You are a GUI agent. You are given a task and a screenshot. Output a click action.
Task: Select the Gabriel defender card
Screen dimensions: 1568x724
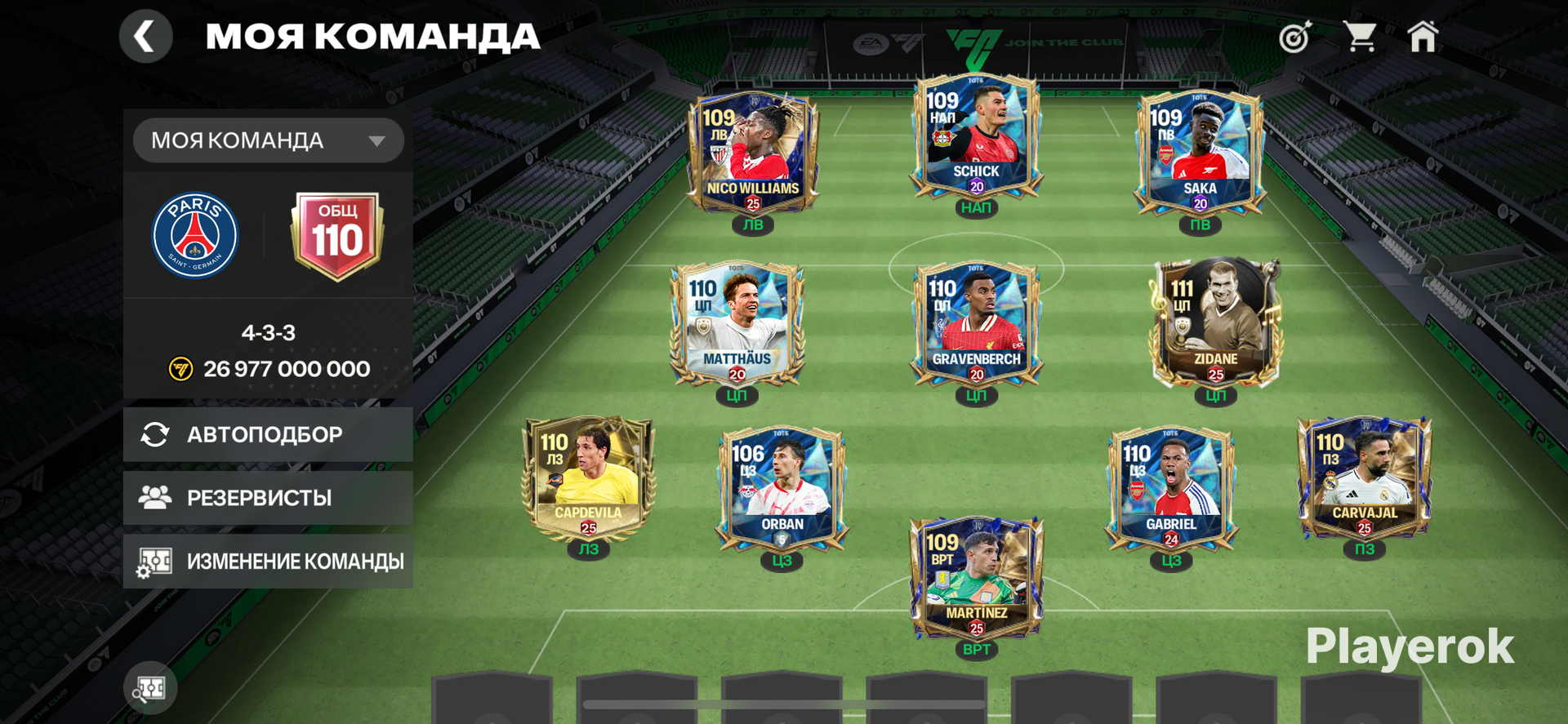[1170, 490]
